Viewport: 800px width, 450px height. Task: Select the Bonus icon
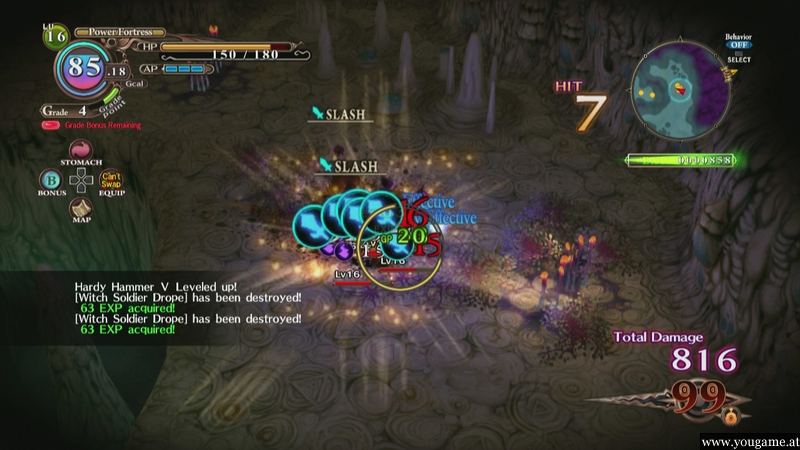tap(49, 179)
